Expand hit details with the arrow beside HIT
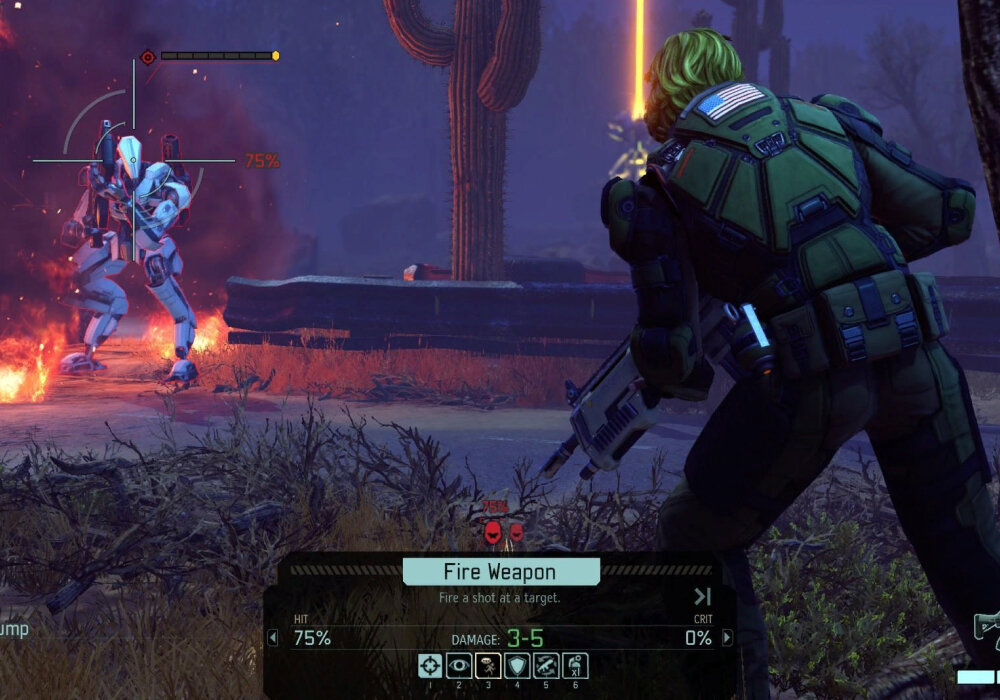1000x700 pixels. (x=273, y=637)
